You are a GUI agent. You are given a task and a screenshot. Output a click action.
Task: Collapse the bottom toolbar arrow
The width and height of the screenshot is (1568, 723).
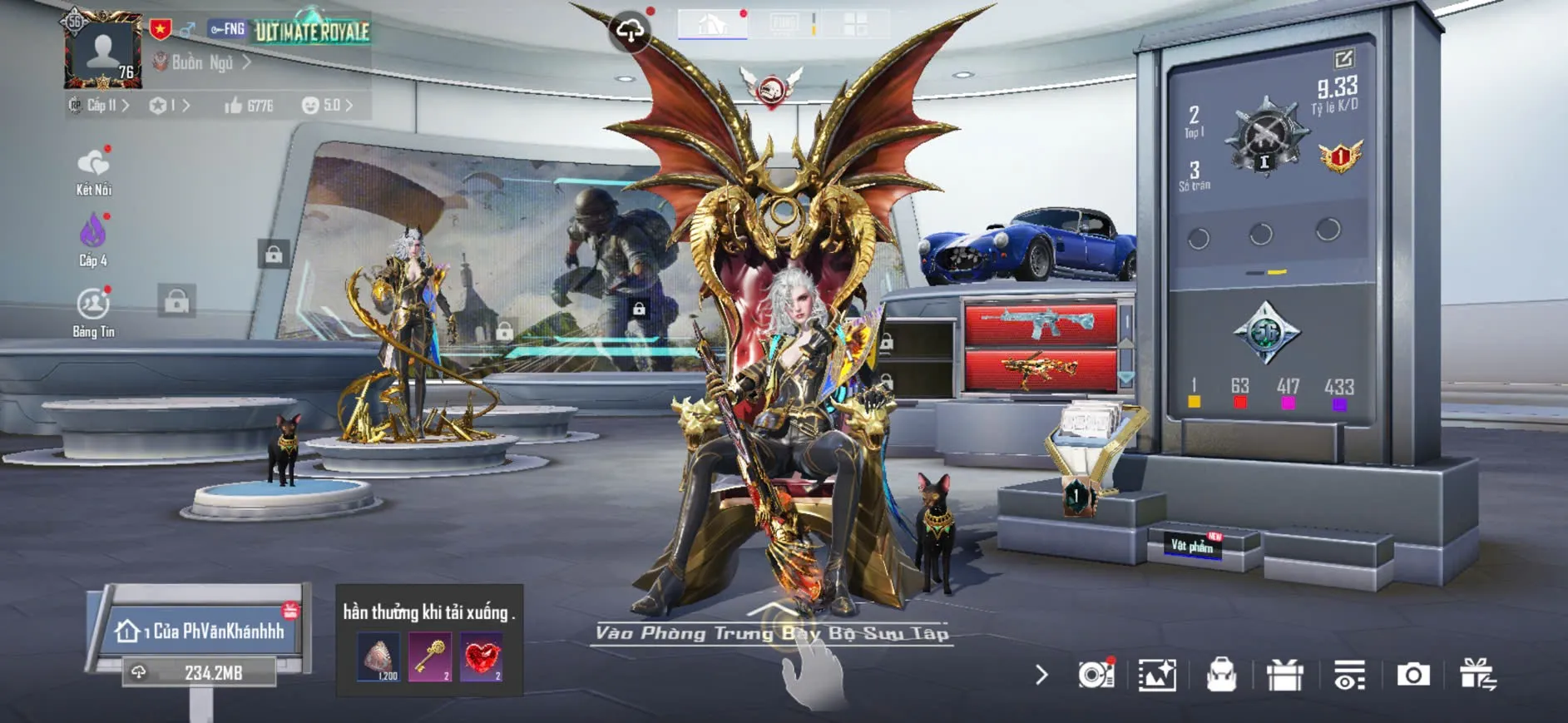pyautogui.click(x=1041, y=675)
